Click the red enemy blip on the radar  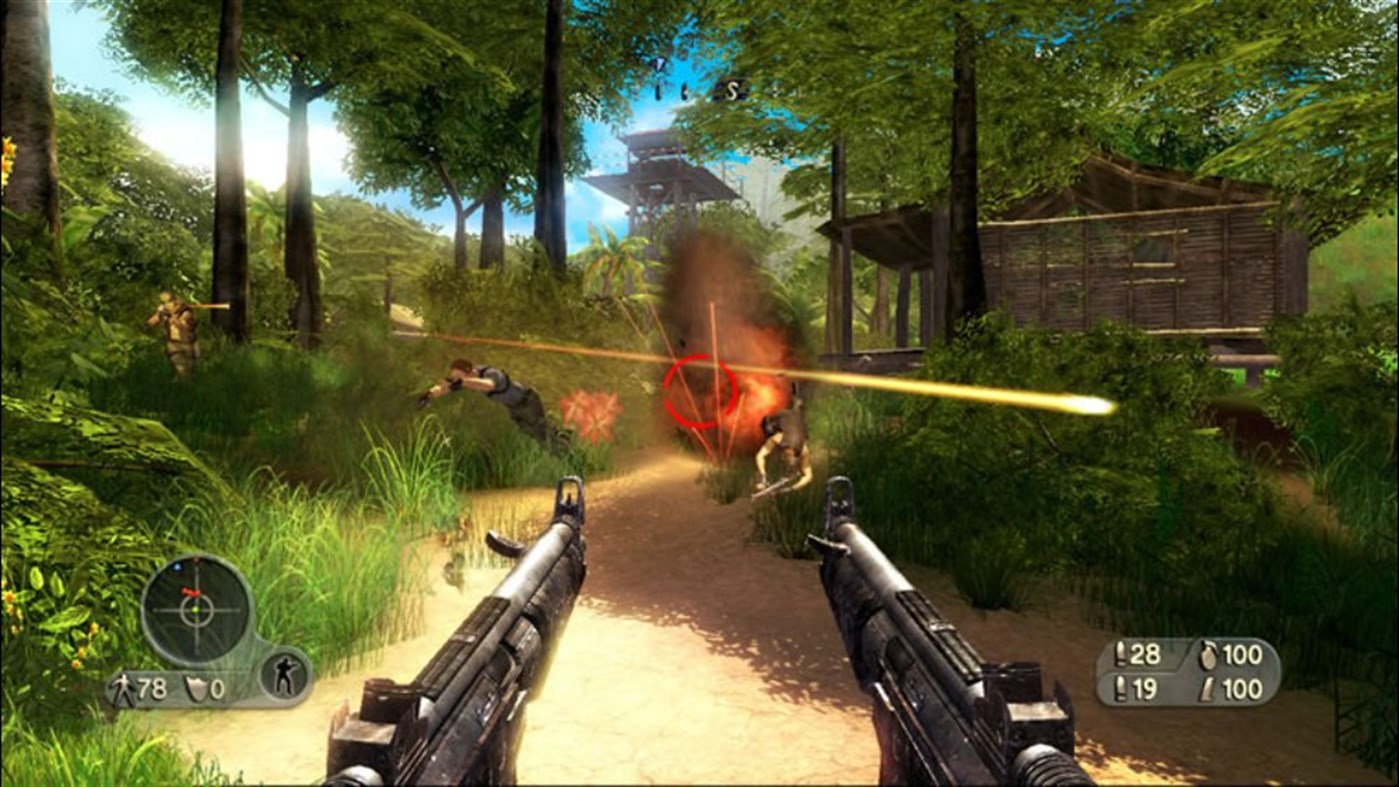(192, 592)
